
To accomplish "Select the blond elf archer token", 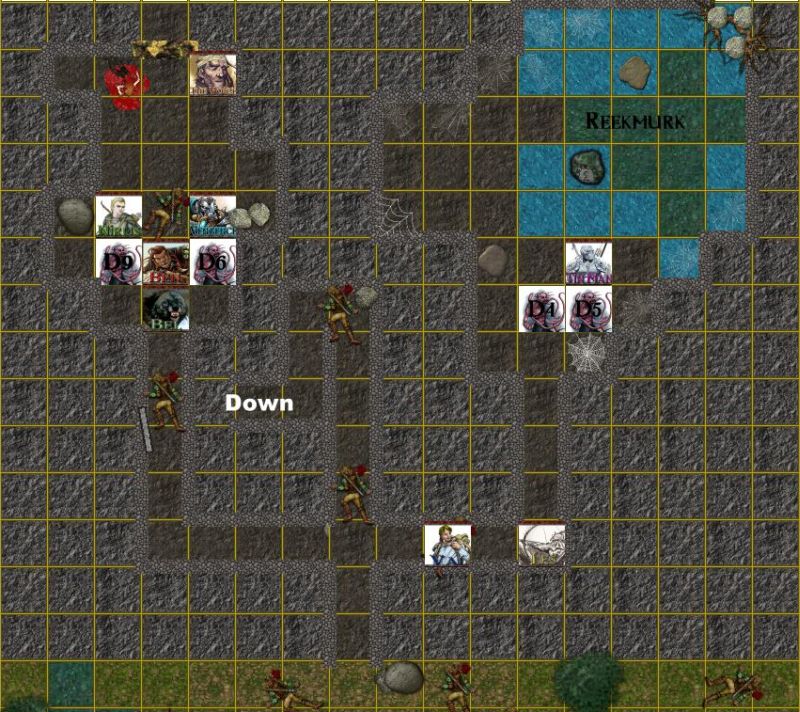I will click(118, 215).
